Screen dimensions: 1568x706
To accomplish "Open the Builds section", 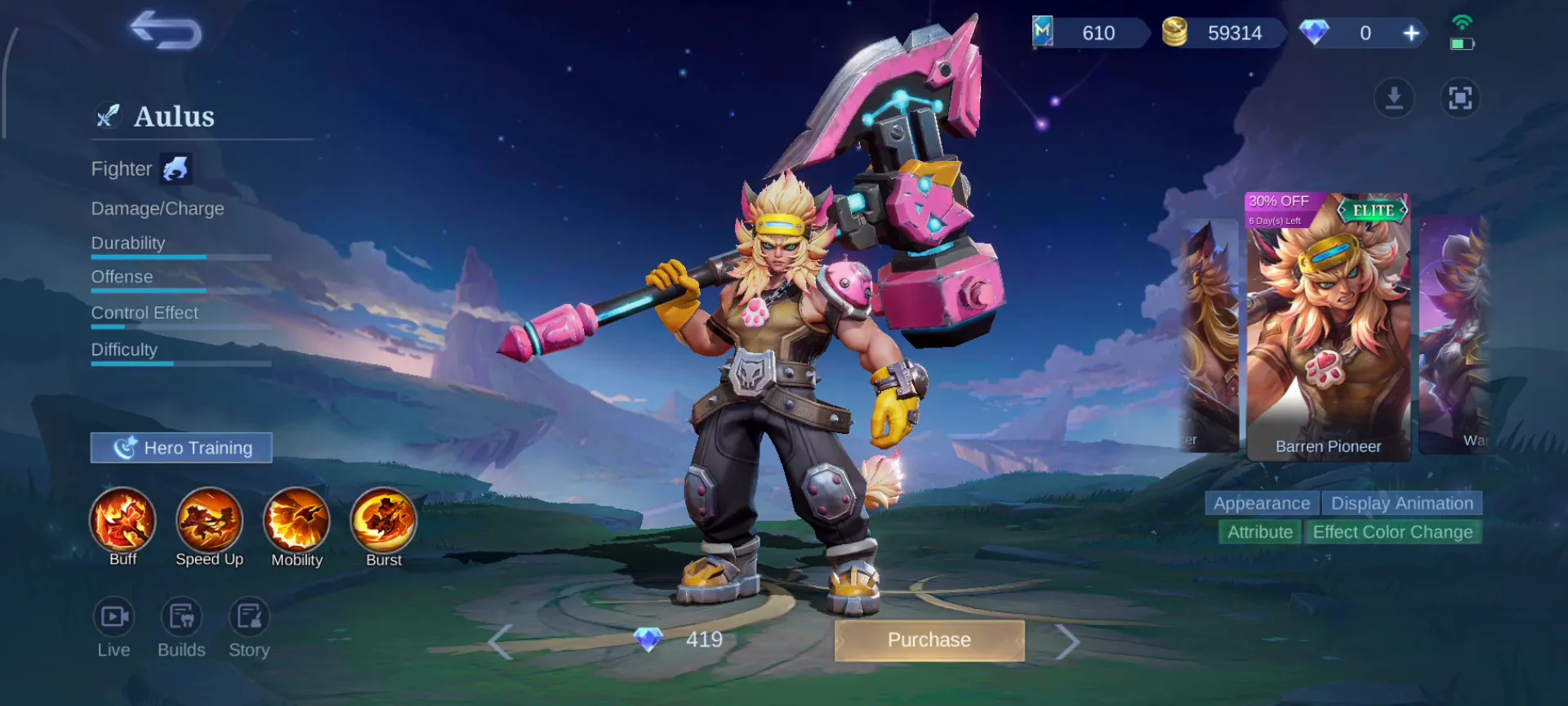I will tap(181, 618).
